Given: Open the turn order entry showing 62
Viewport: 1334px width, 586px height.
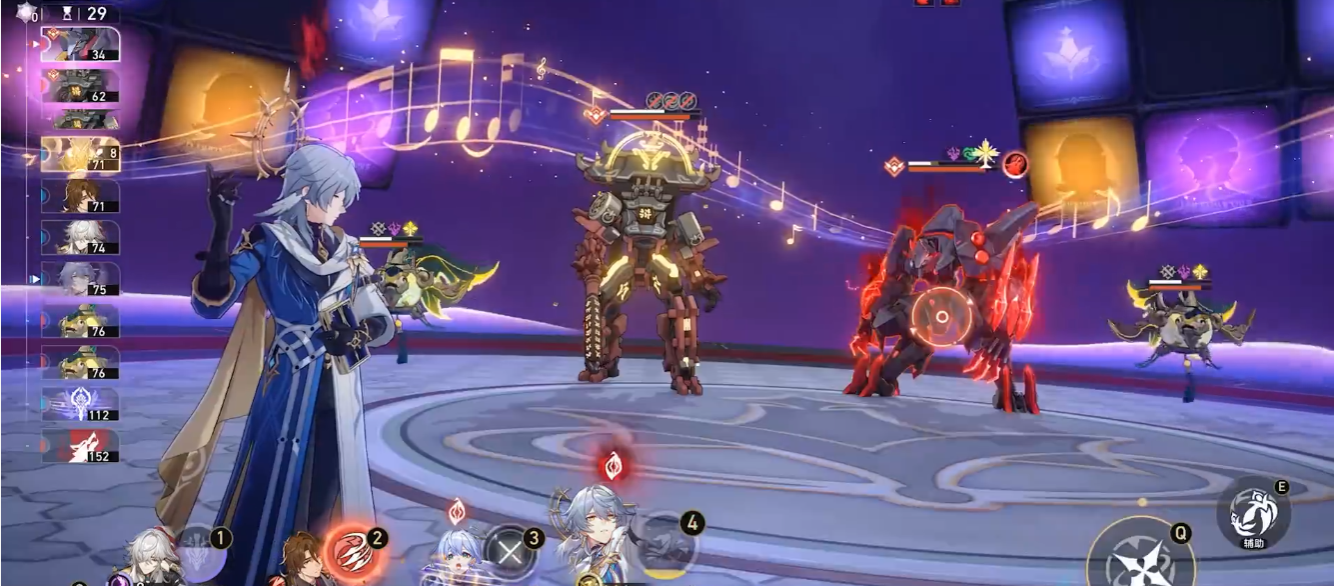Looking at the screenshot, I should 80,86.
